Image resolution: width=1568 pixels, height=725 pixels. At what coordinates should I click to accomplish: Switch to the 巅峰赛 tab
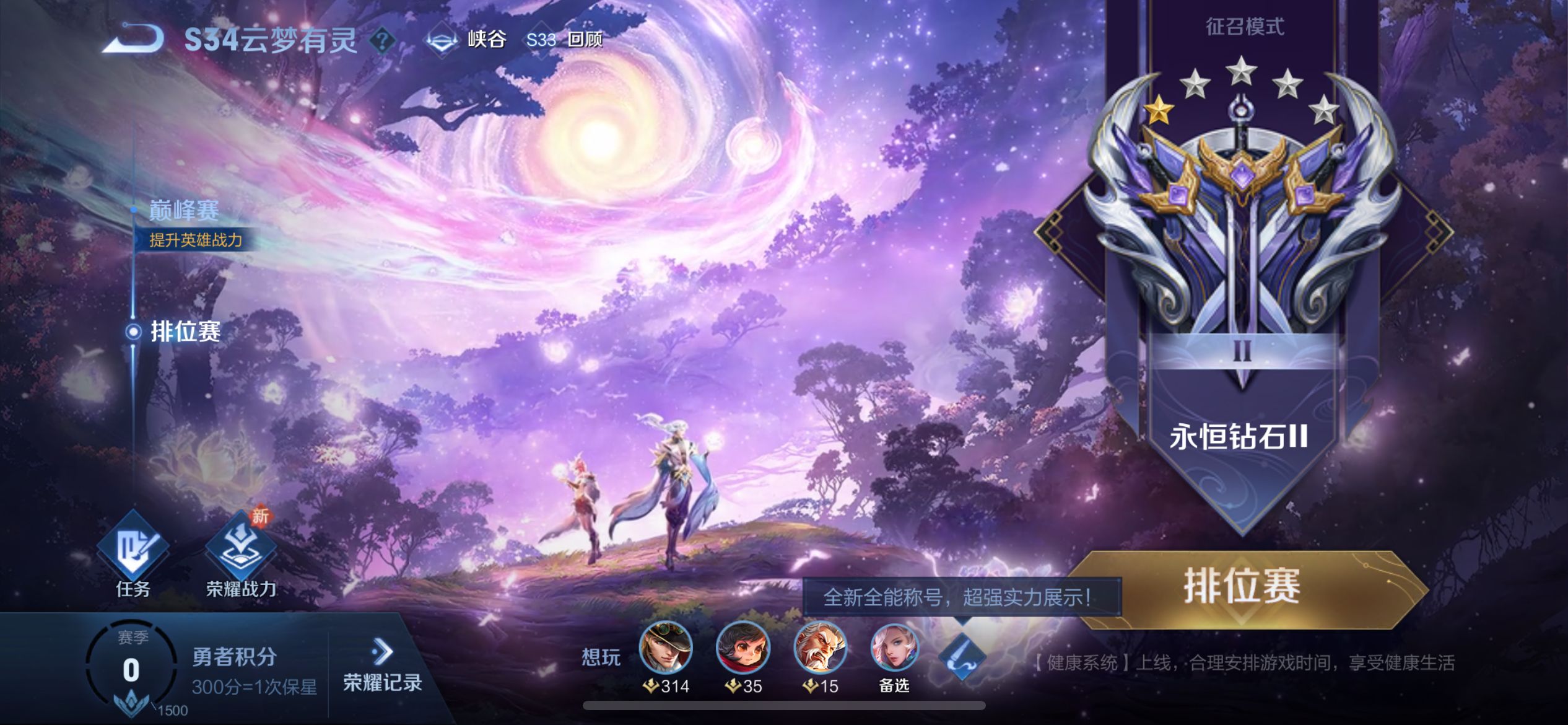[x=184, y=211]
